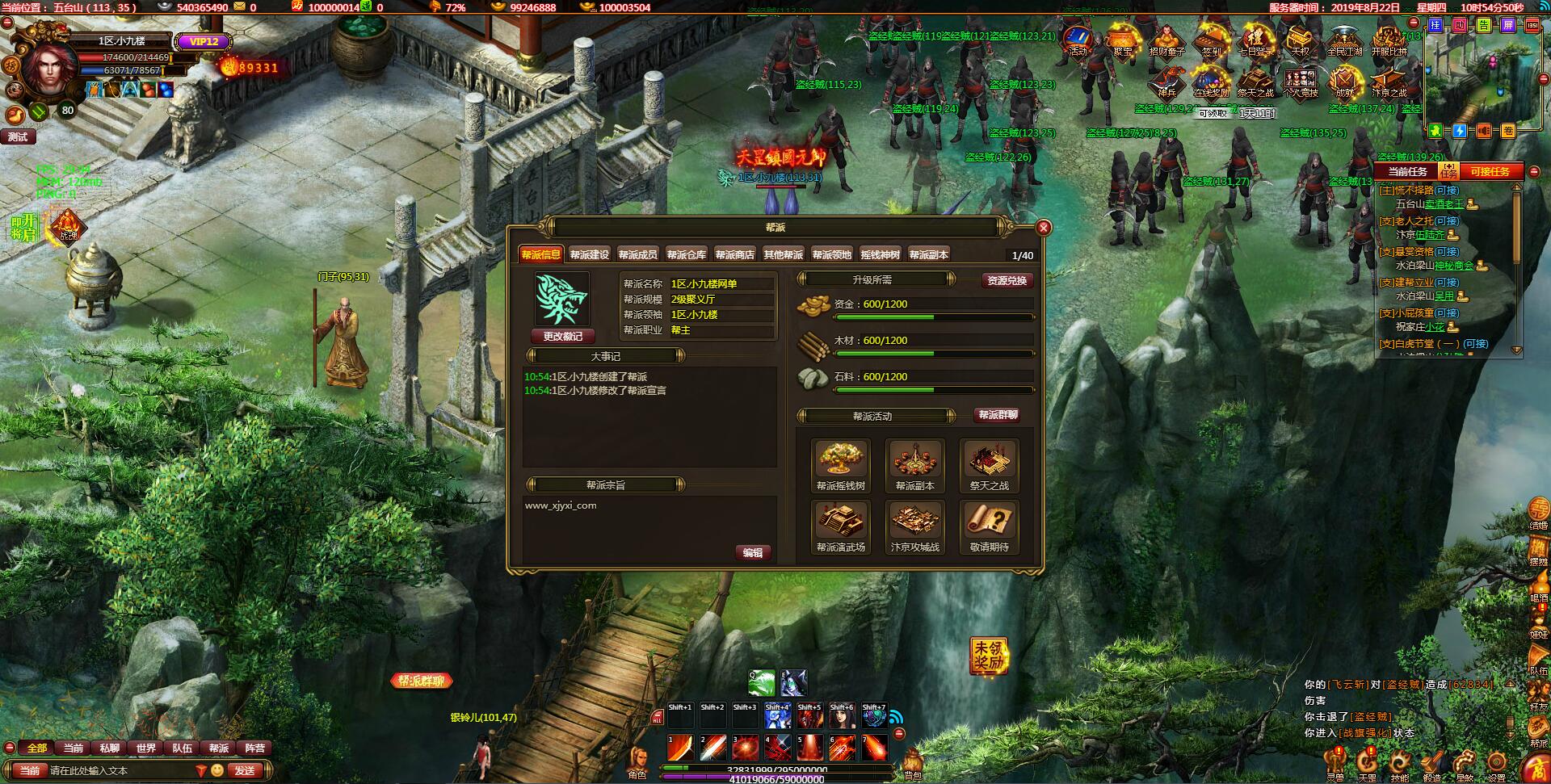Image resolution: width=1551 pixels, height=784 pixels.
Task: Open the 签到 daily sign-in icon
Action: pyautogui.click(x=1211, y=40)
